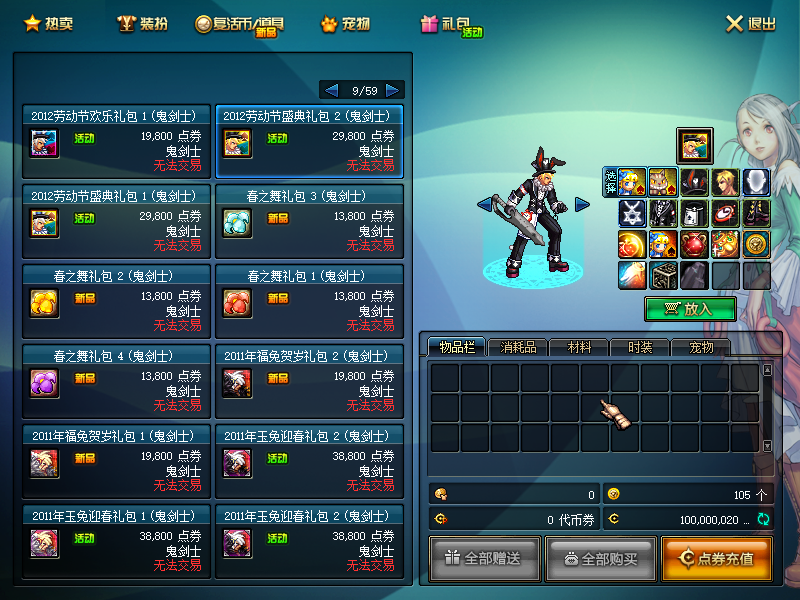Viewport: 800px width, 600px height.
Task: Show the 材料 materials tab
Action: coord(579,347)
